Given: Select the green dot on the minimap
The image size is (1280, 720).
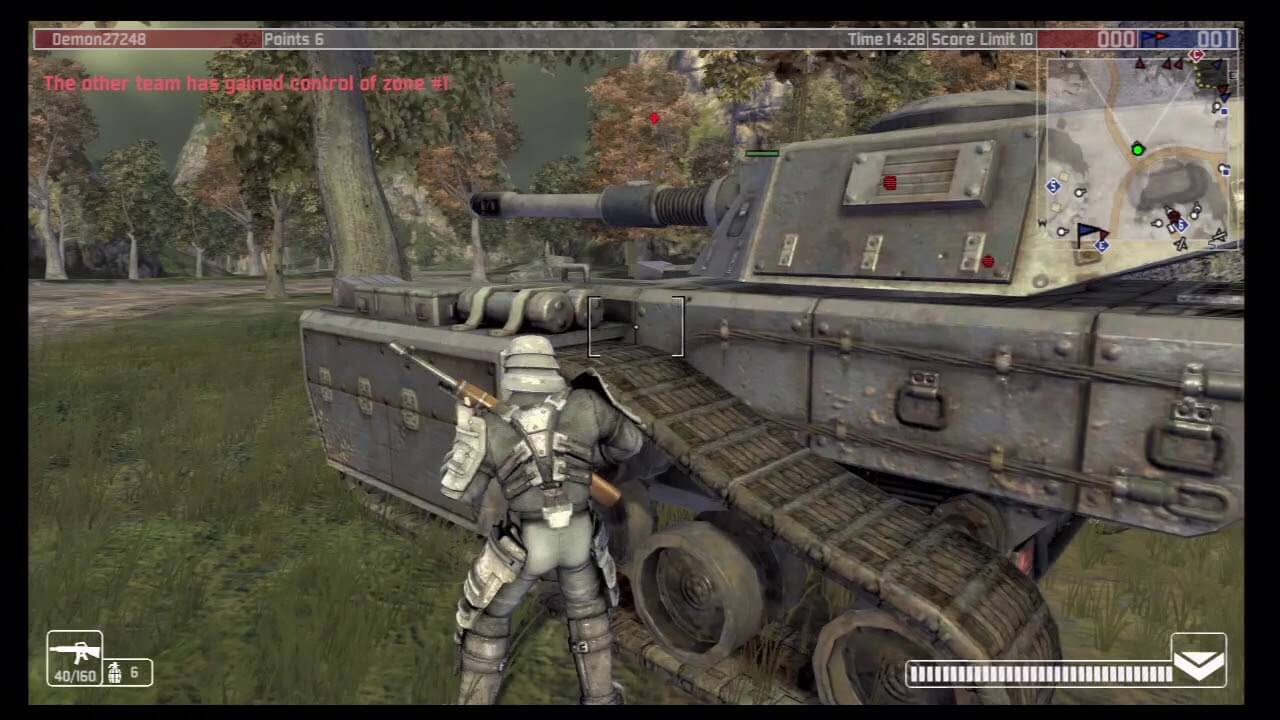Looking at the screenshot, I should (1137, 150).
